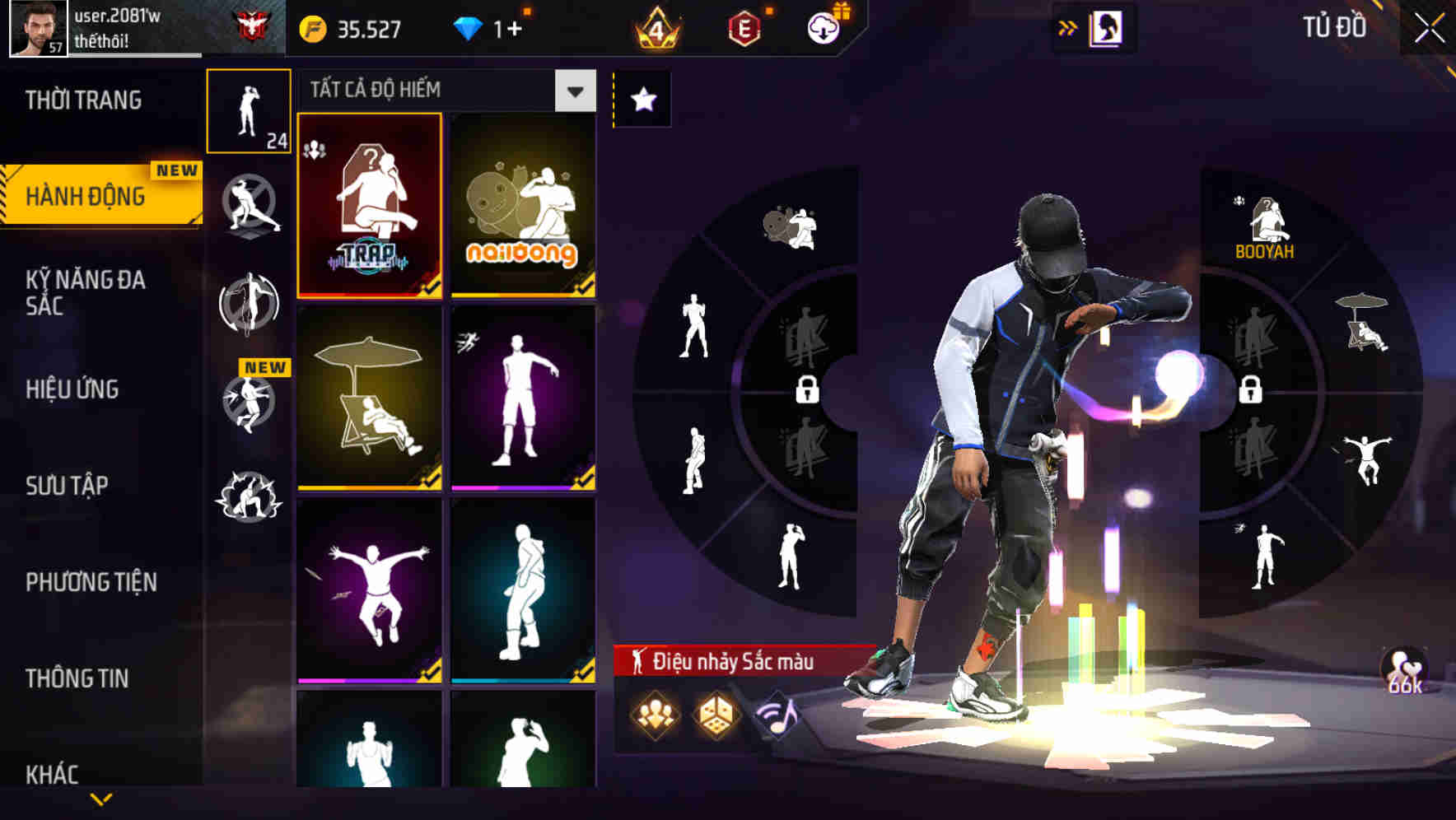Screen dimensions: 1456x820
Task: Switch to the THỜI TRANG tab
Action: tap(82, 99)
